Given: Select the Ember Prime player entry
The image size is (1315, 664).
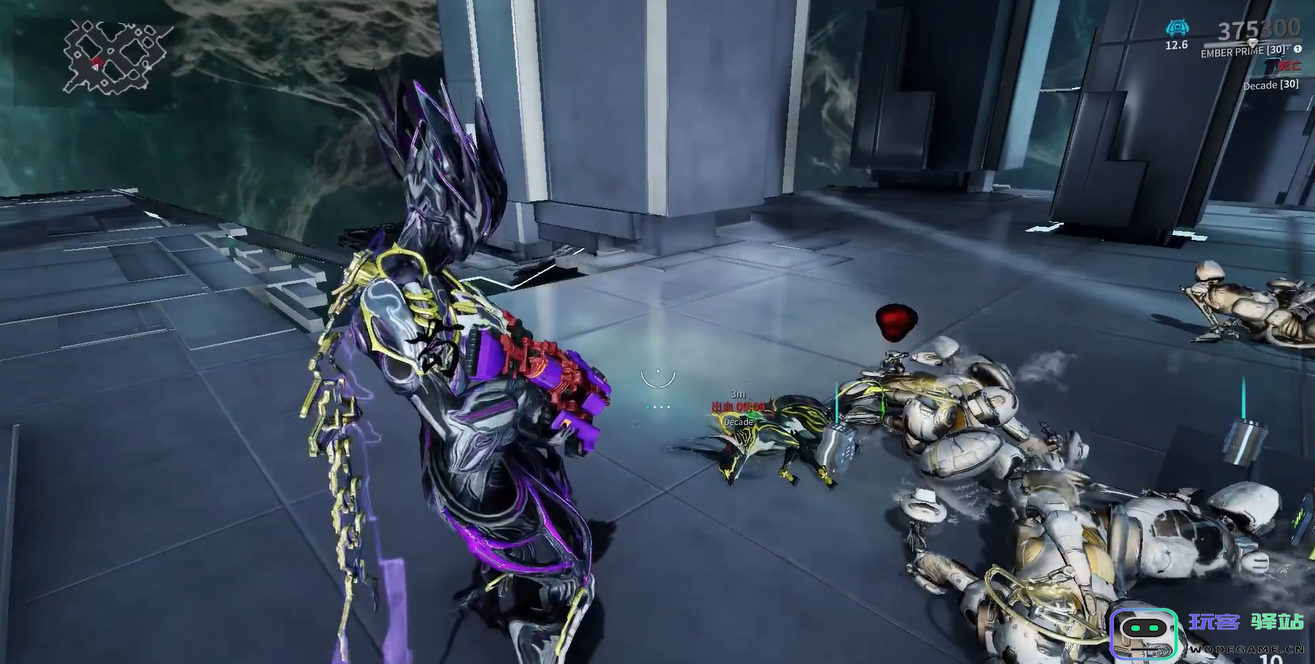Looking at the screenshot, I should [1243, 50].
